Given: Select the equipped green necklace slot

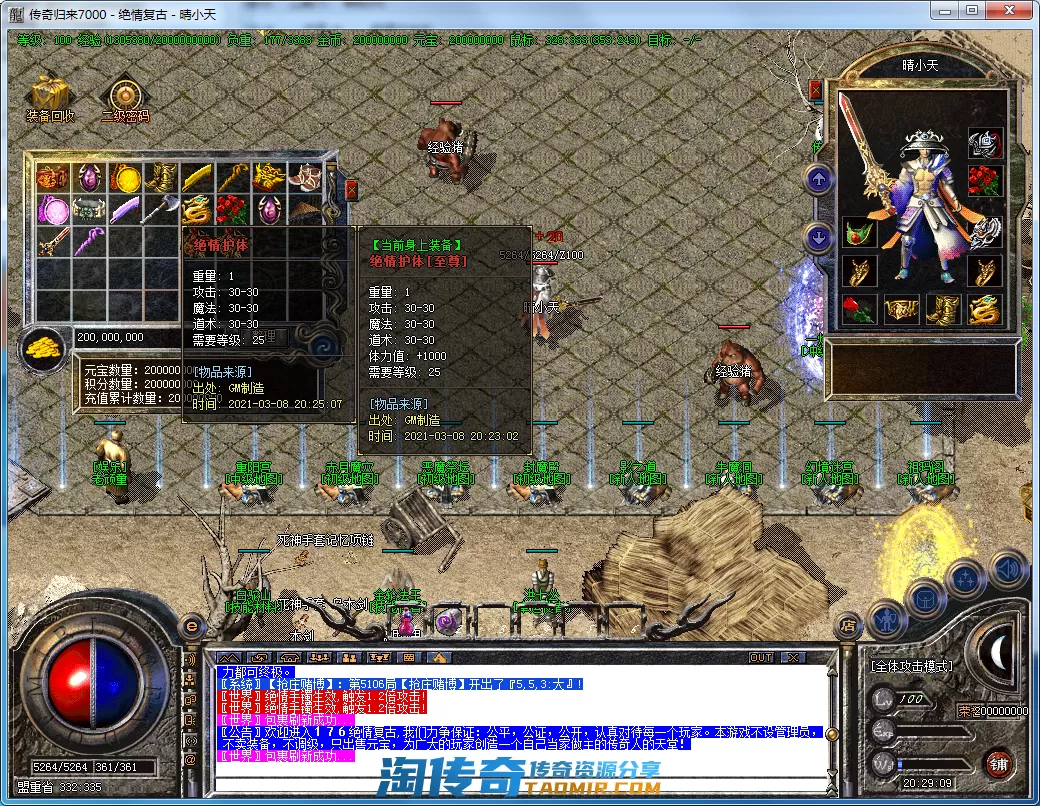Looking at the screenshot, I should click(859, 231).
